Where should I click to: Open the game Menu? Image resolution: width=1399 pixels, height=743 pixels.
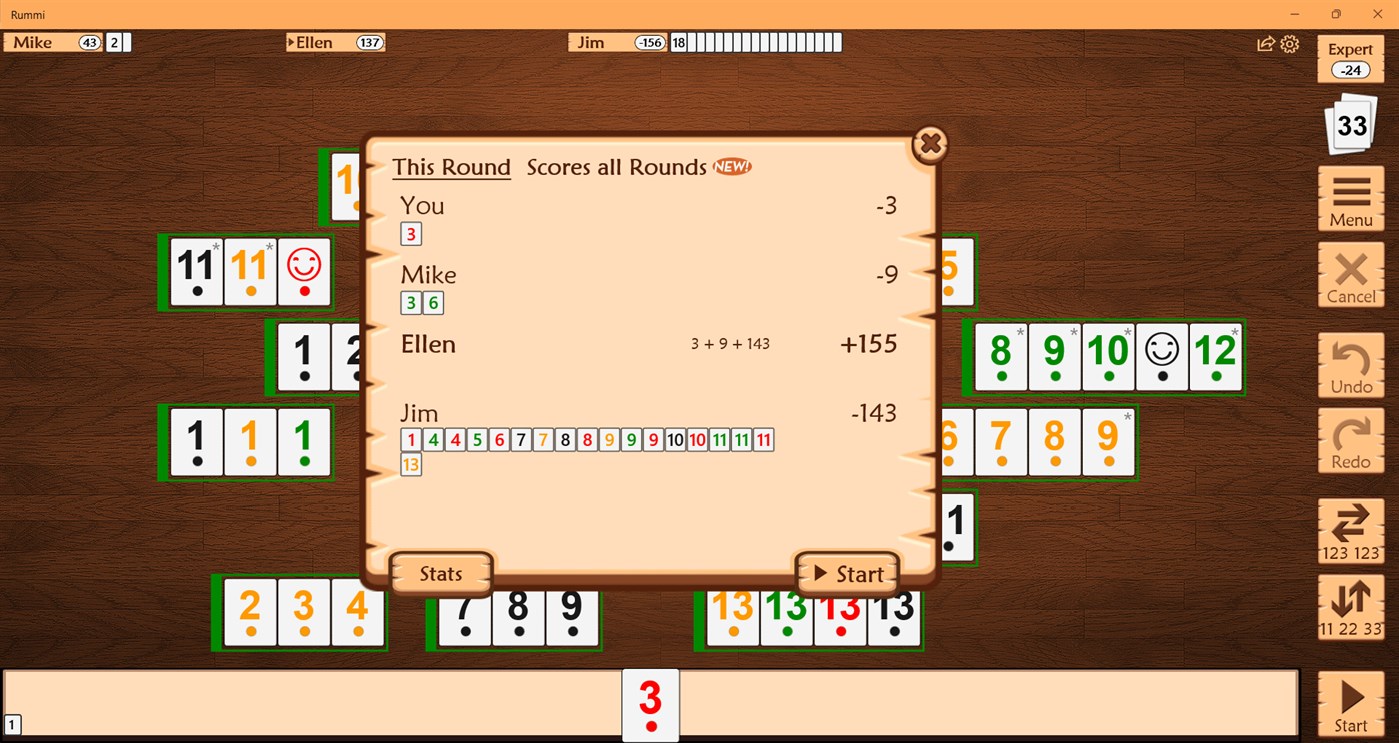click(x=1350, y=198)
